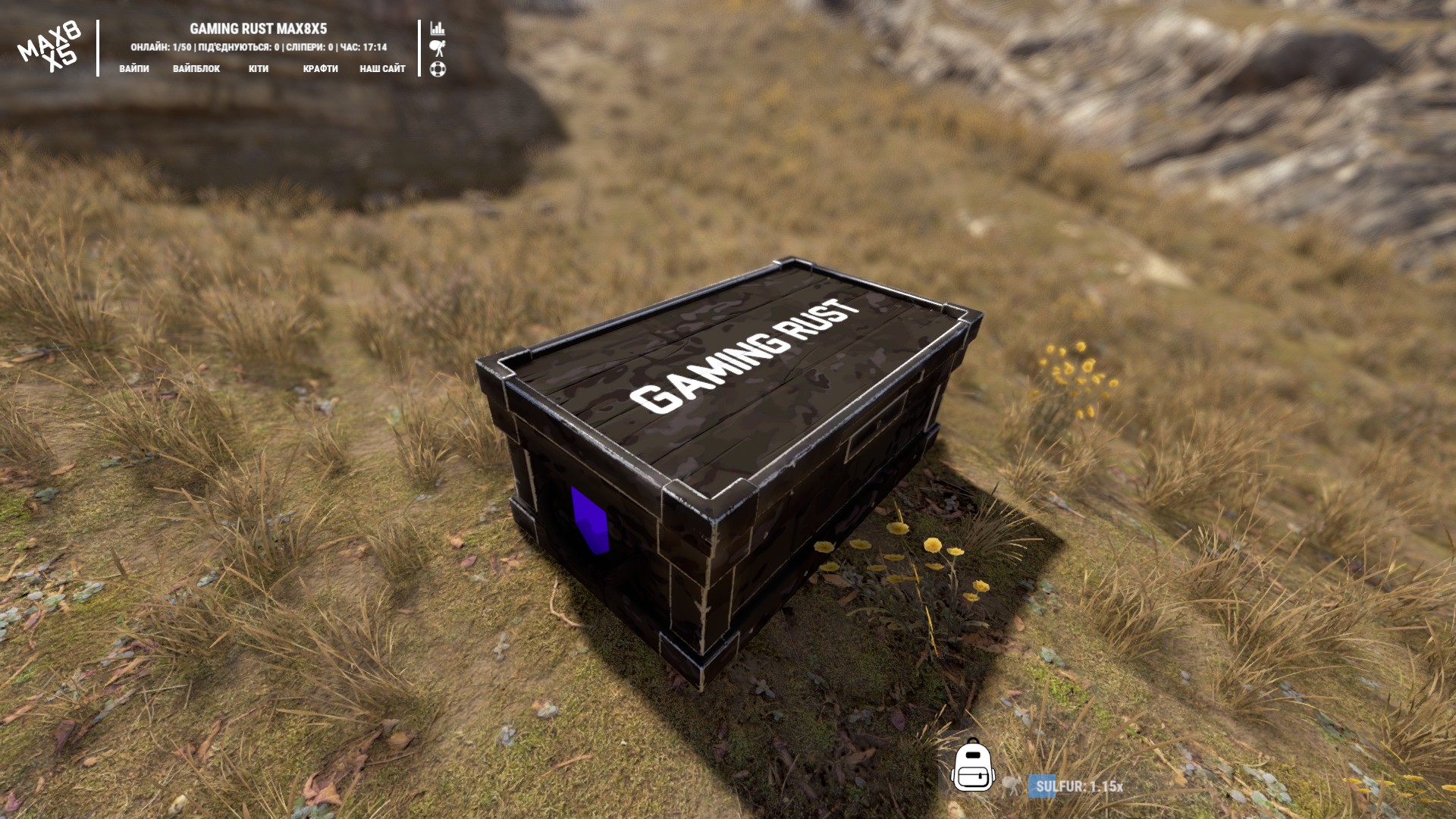
Task: Click the MAX8X5 server logo
Action: (x=49, y=47)
